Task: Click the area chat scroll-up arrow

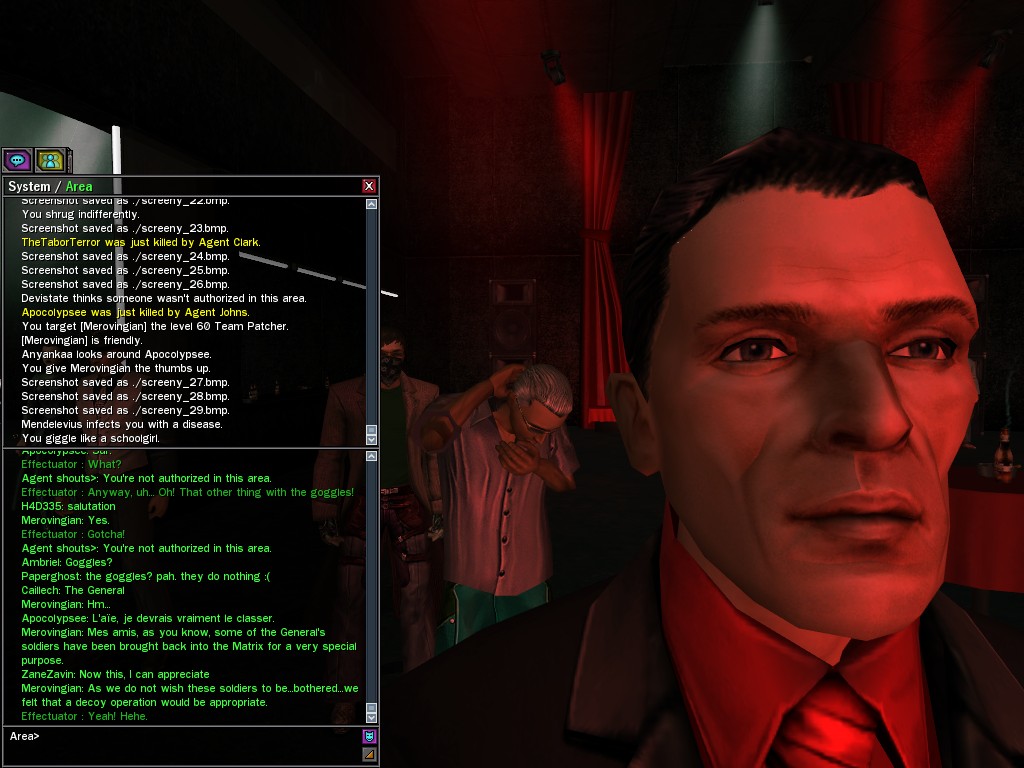Action: (372, 457)
